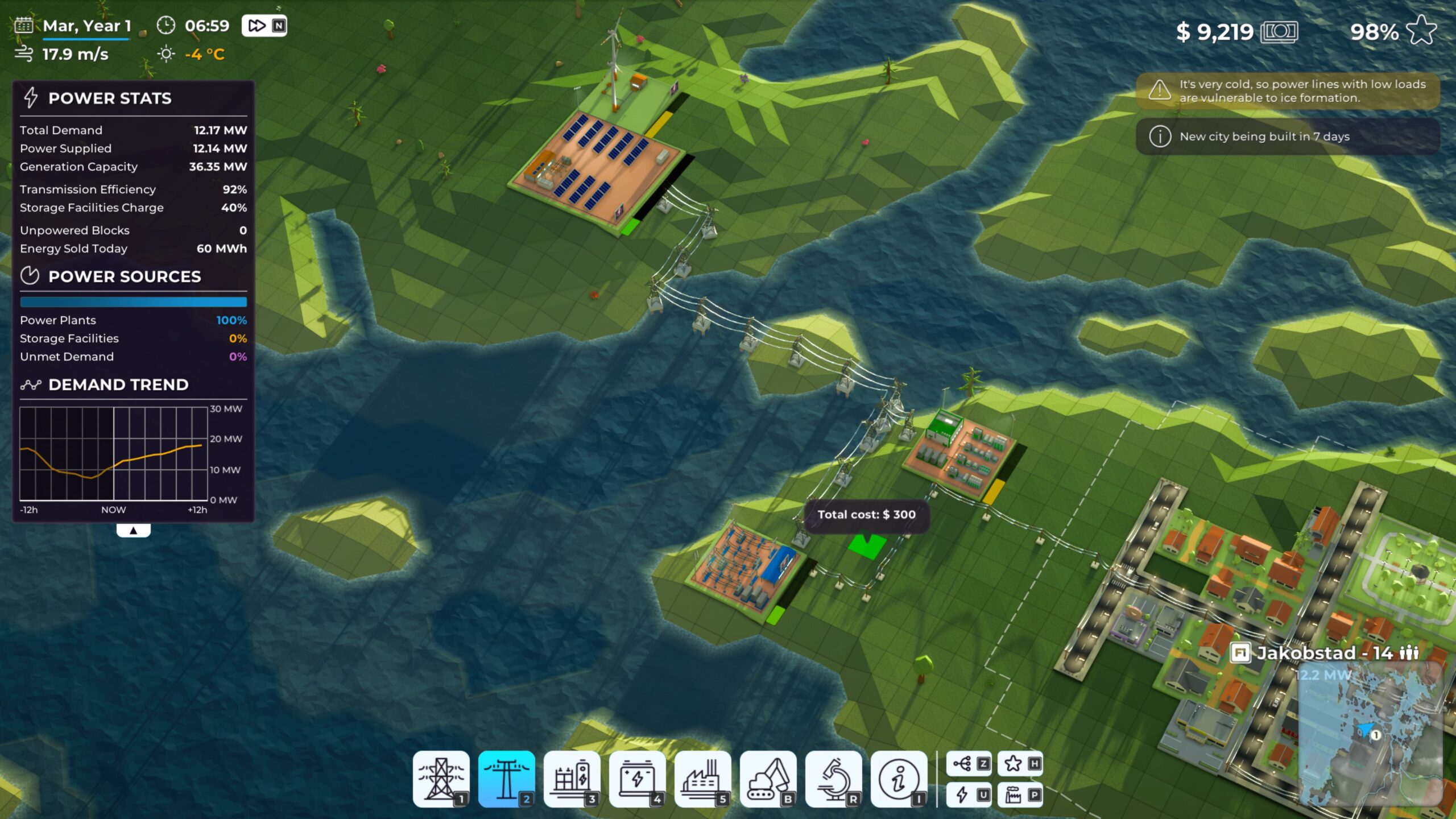Viewport: 1456px width, 819px height.
Task: Collapse the Power Stats panel arrow
Action: [133, 530]
